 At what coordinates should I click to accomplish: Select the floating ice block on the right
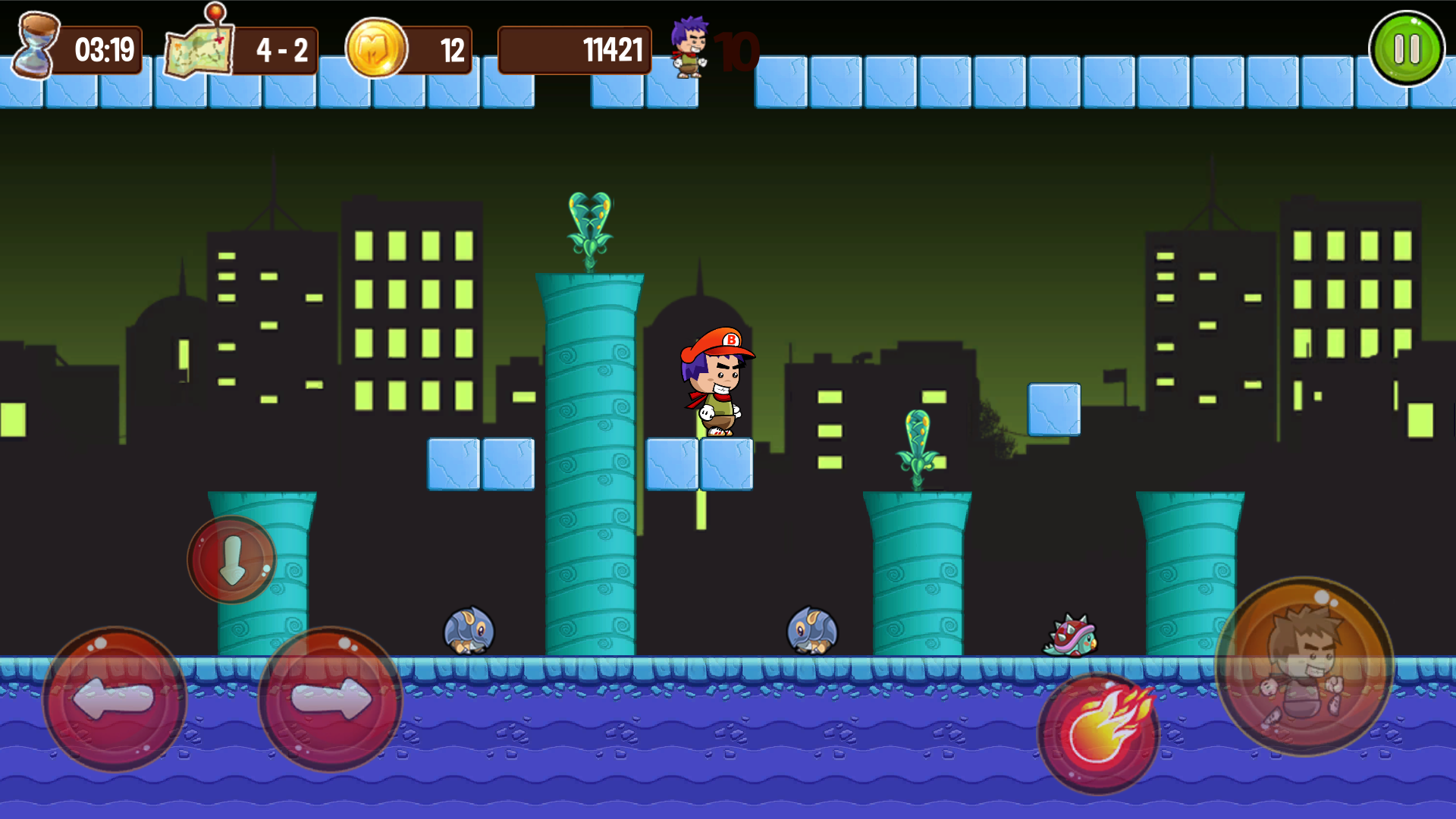tap(1053, 407)
